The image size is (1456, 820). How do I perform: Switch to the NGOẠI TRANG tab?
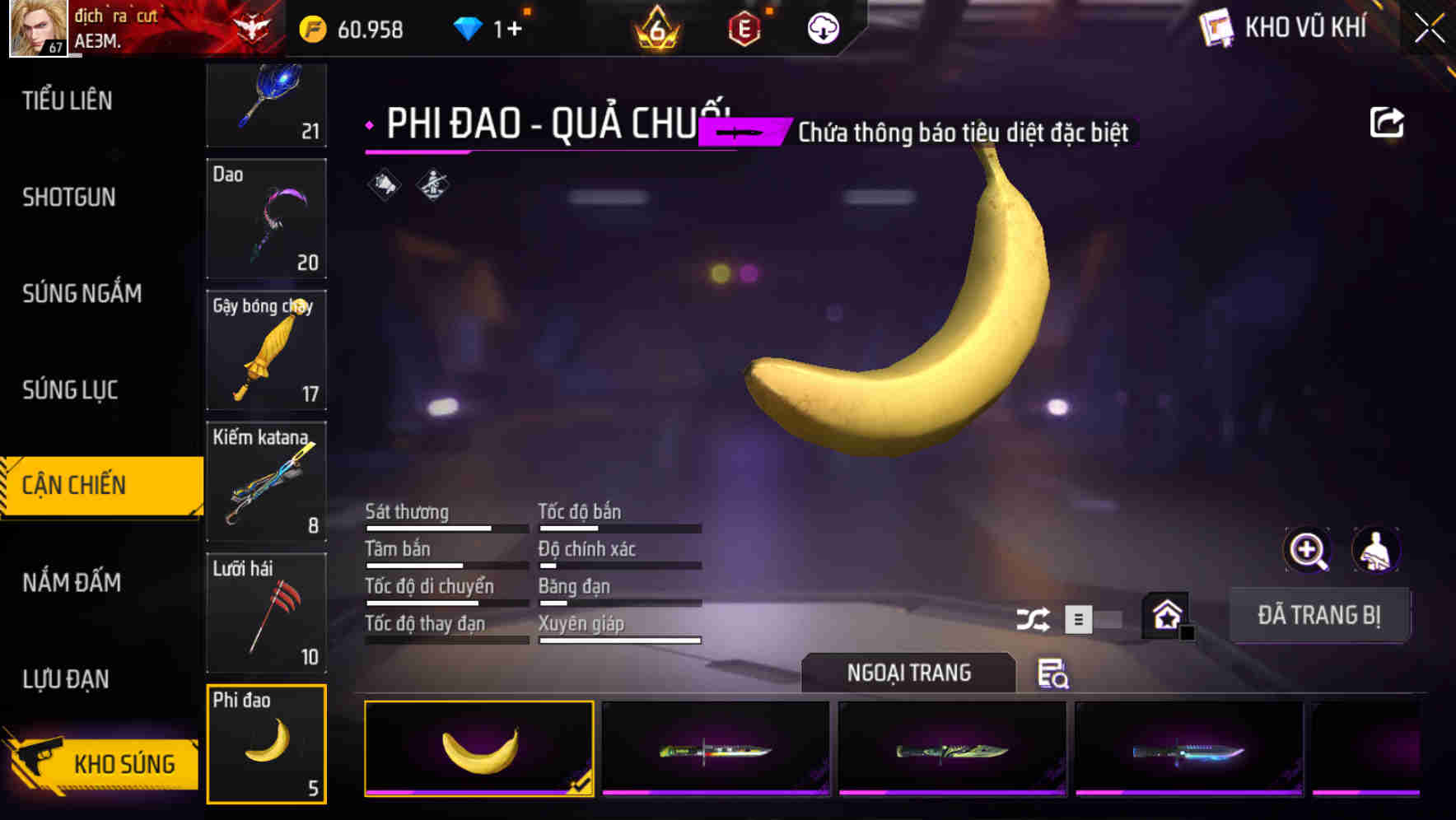909,673
